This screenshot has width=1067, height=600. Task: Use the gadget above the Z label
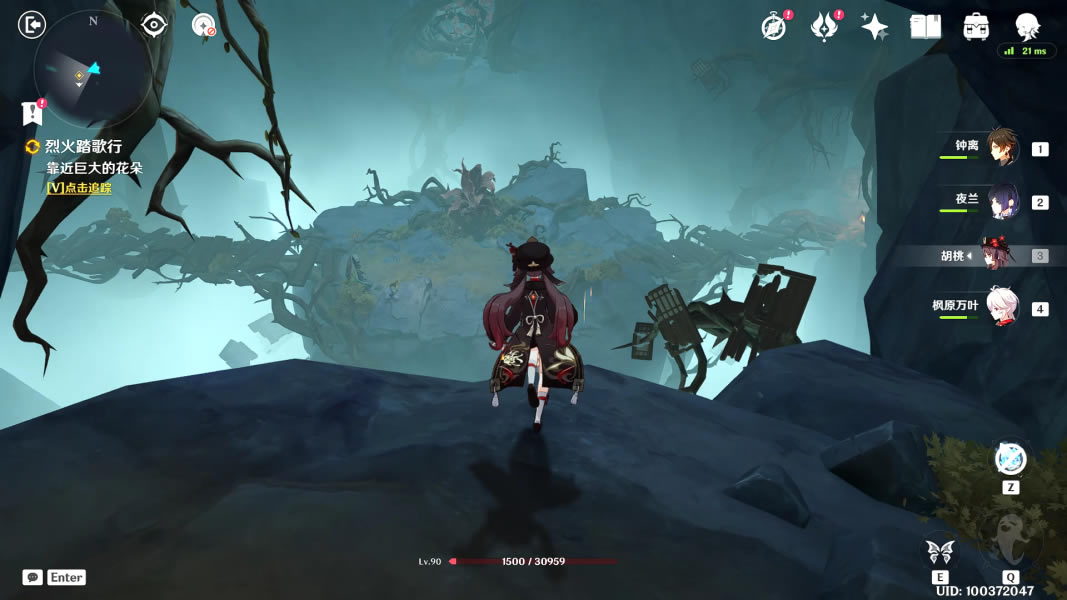pos(1011,458)
